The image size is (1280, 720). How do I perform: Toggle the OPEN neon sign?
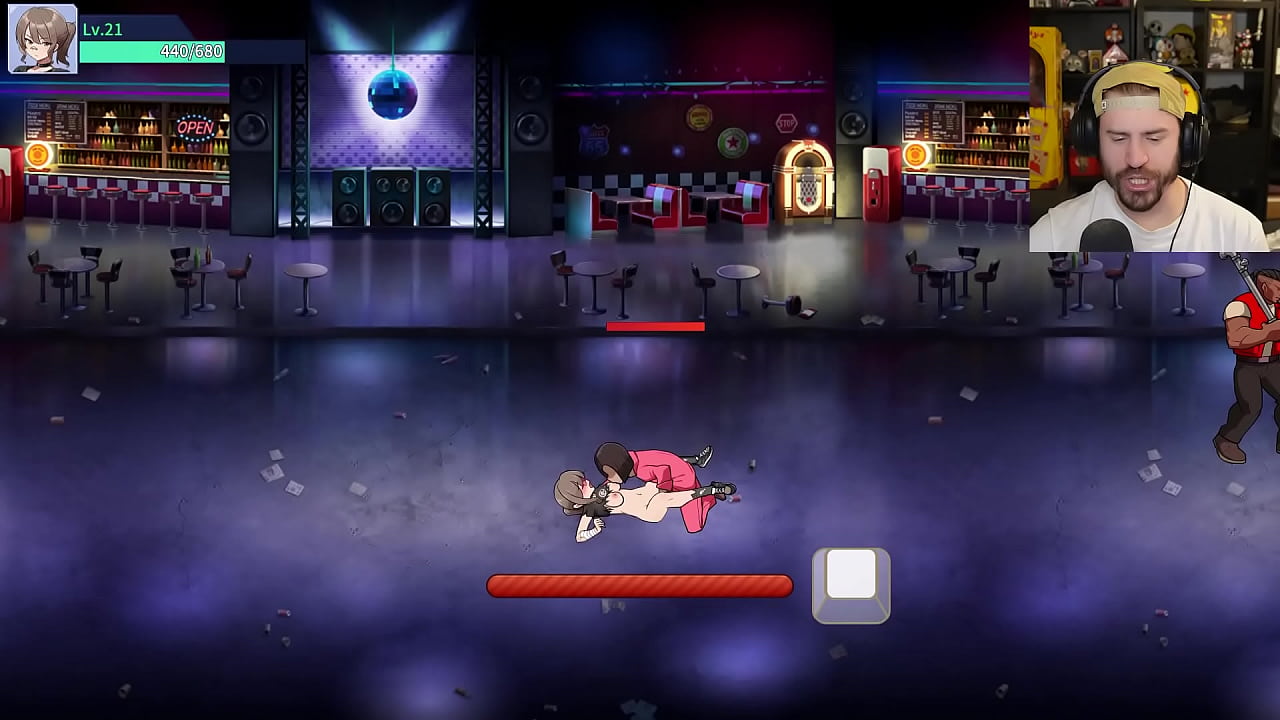193,127
